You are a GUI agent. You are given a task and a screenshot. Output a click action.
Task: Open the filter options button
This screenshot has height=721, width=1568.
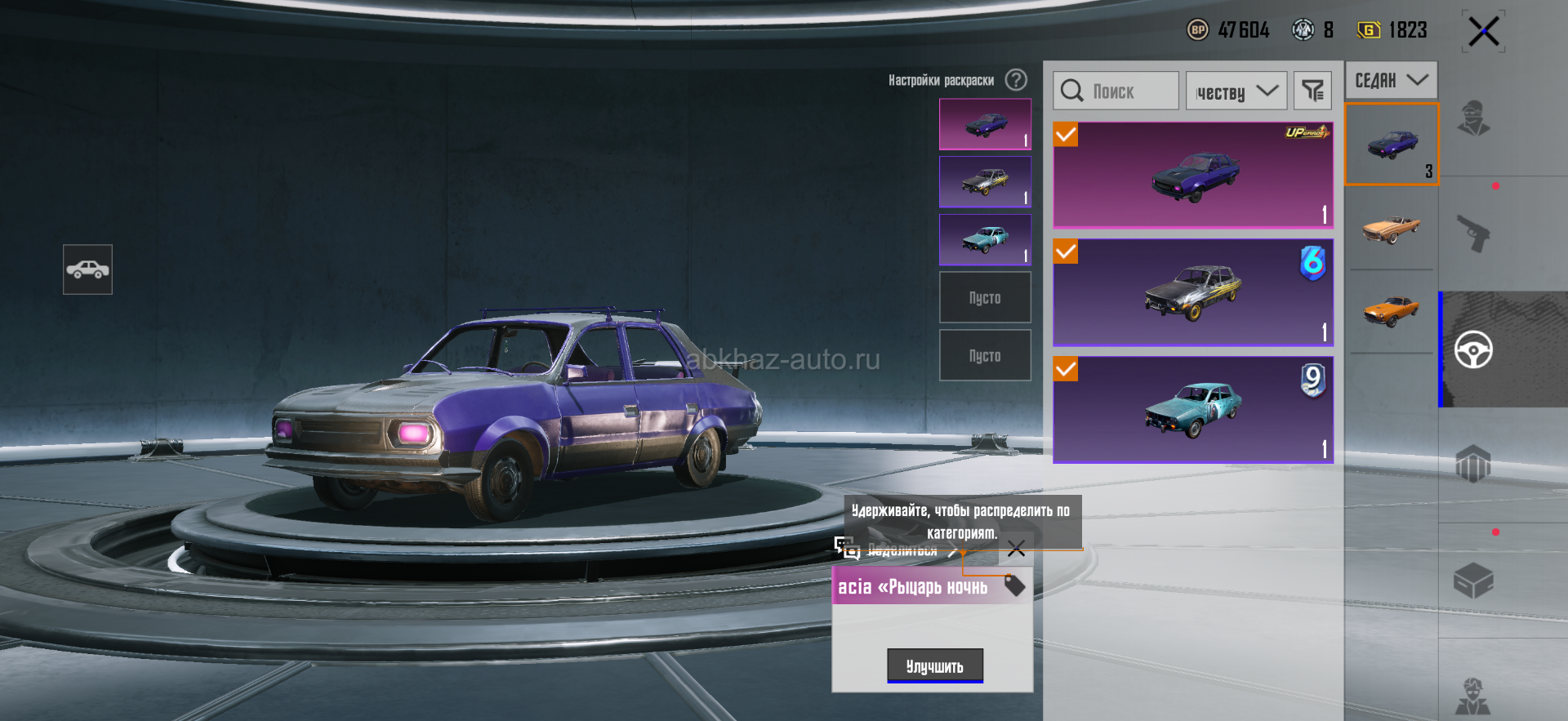[1312, 91]
